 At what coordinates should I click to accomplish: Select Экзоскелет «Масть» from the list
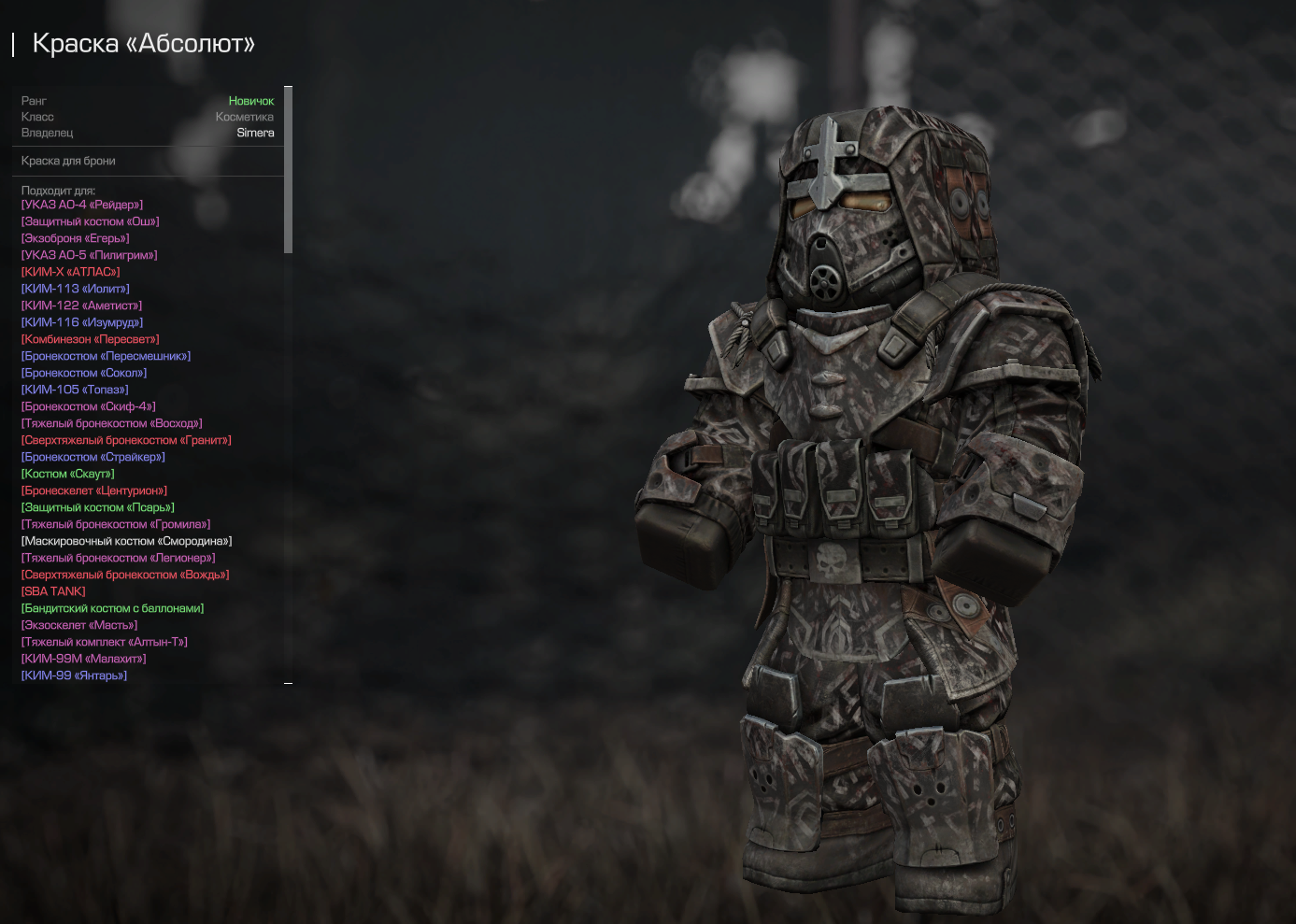coord(79,625)
